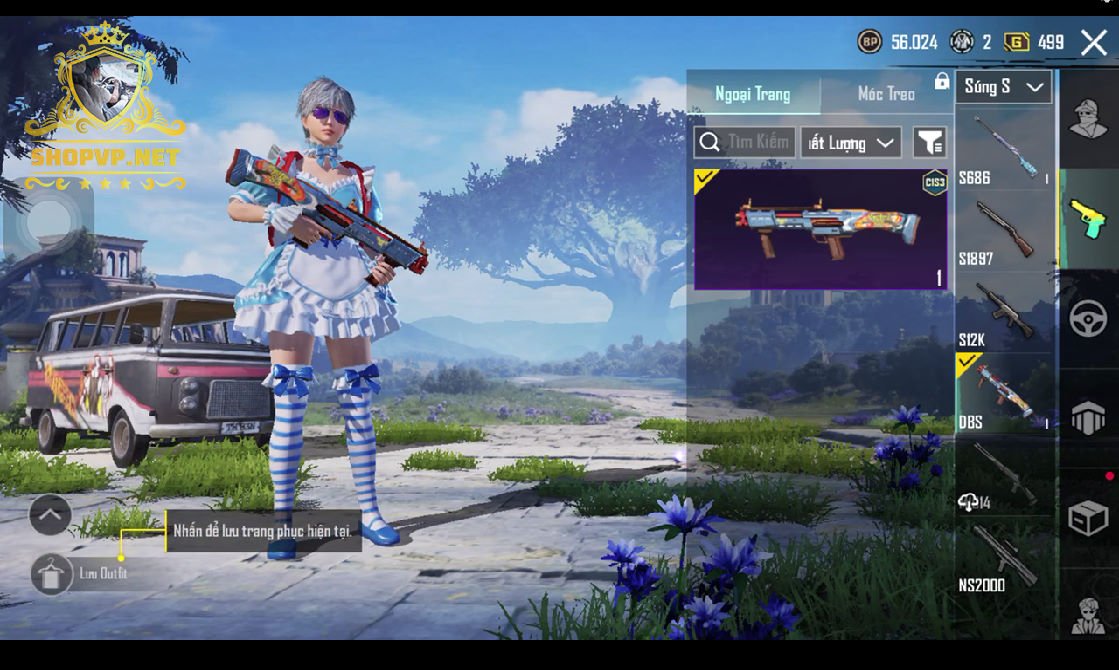Select the DBS entry in weapon list
The image size is (1119, 670).
tap(1004, 393)
